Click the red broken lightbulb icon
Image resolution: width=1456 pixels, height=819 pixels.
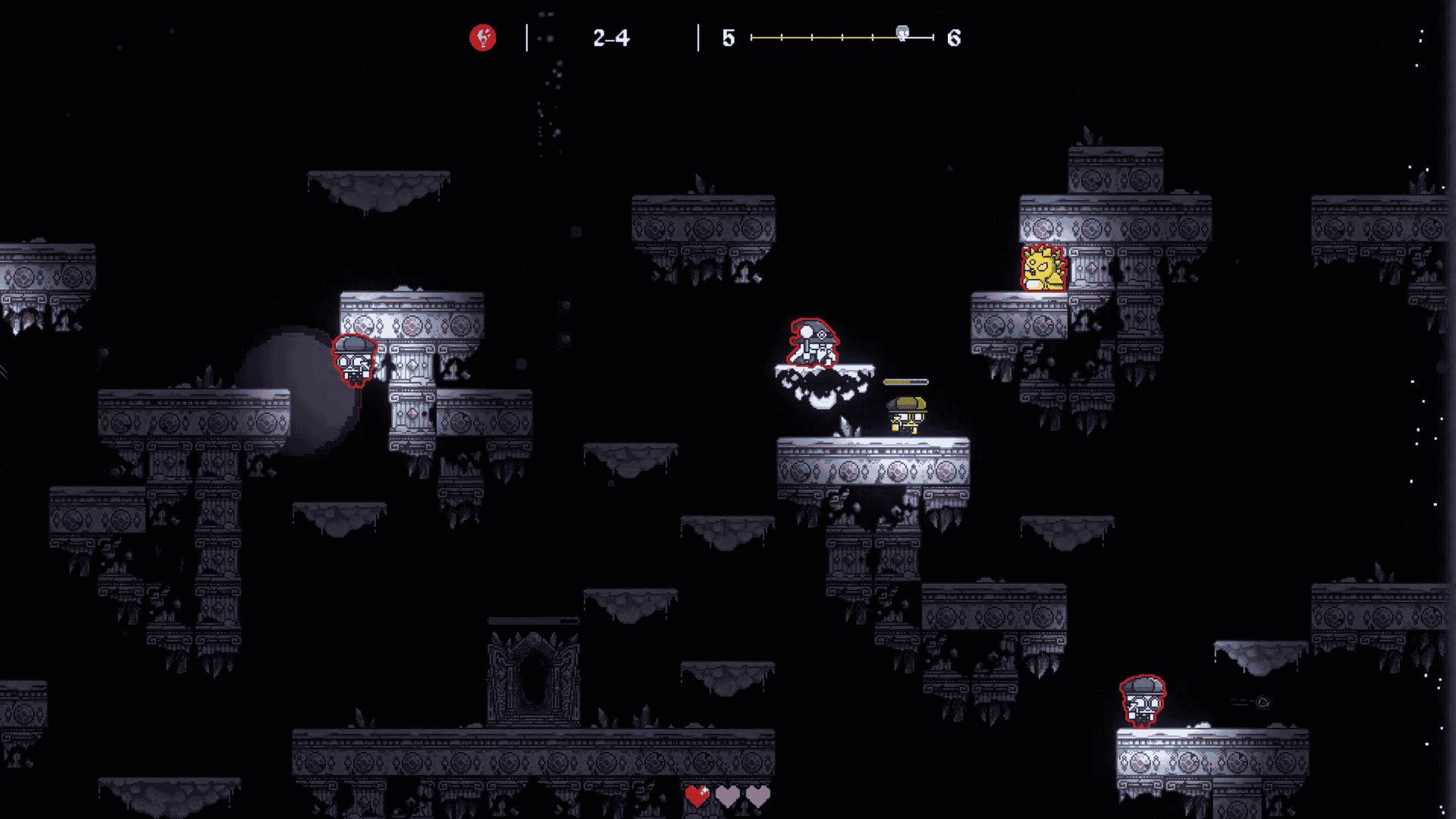[482, 37]
